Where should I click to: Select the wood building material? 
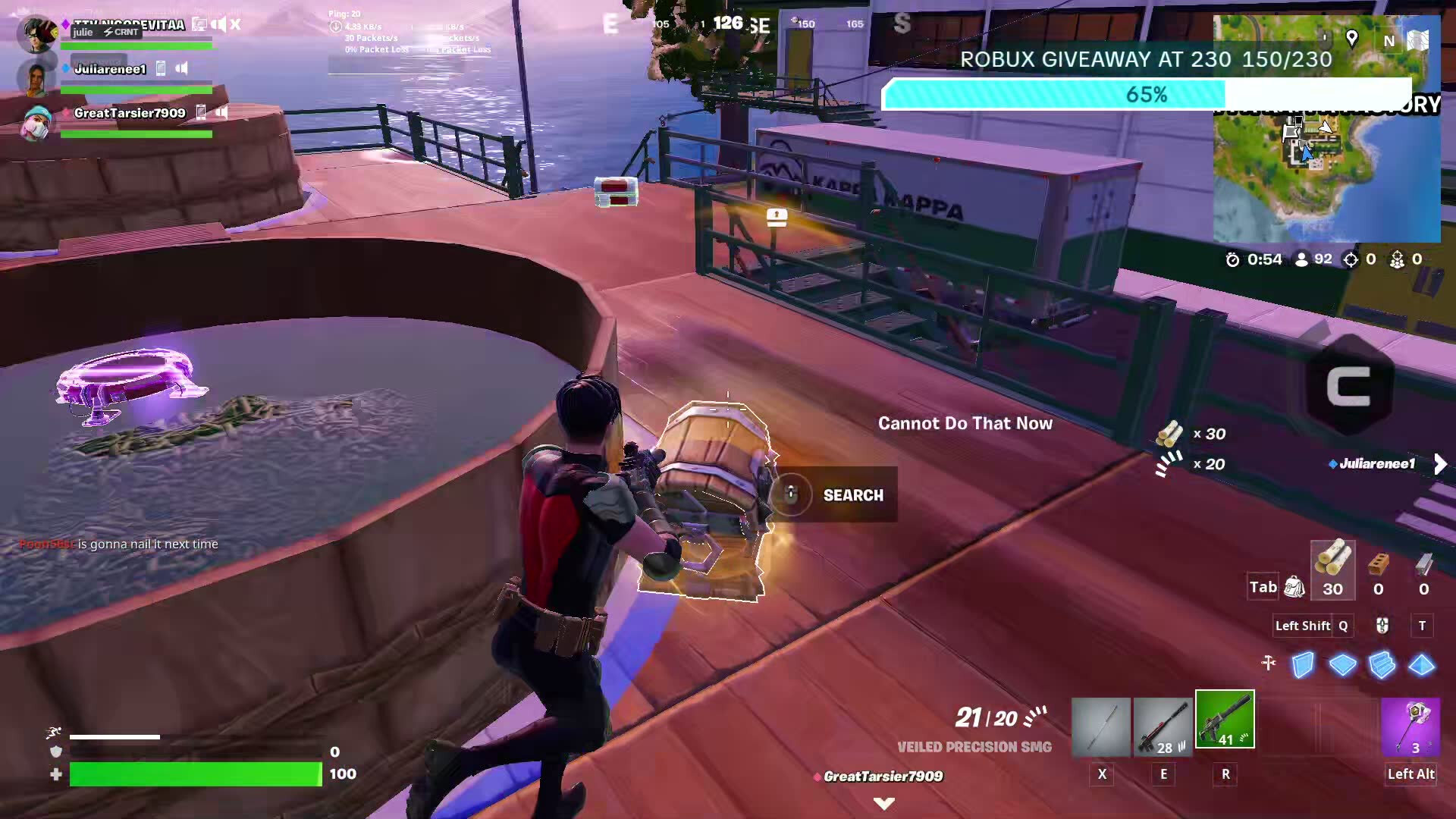coord(1332,570)
